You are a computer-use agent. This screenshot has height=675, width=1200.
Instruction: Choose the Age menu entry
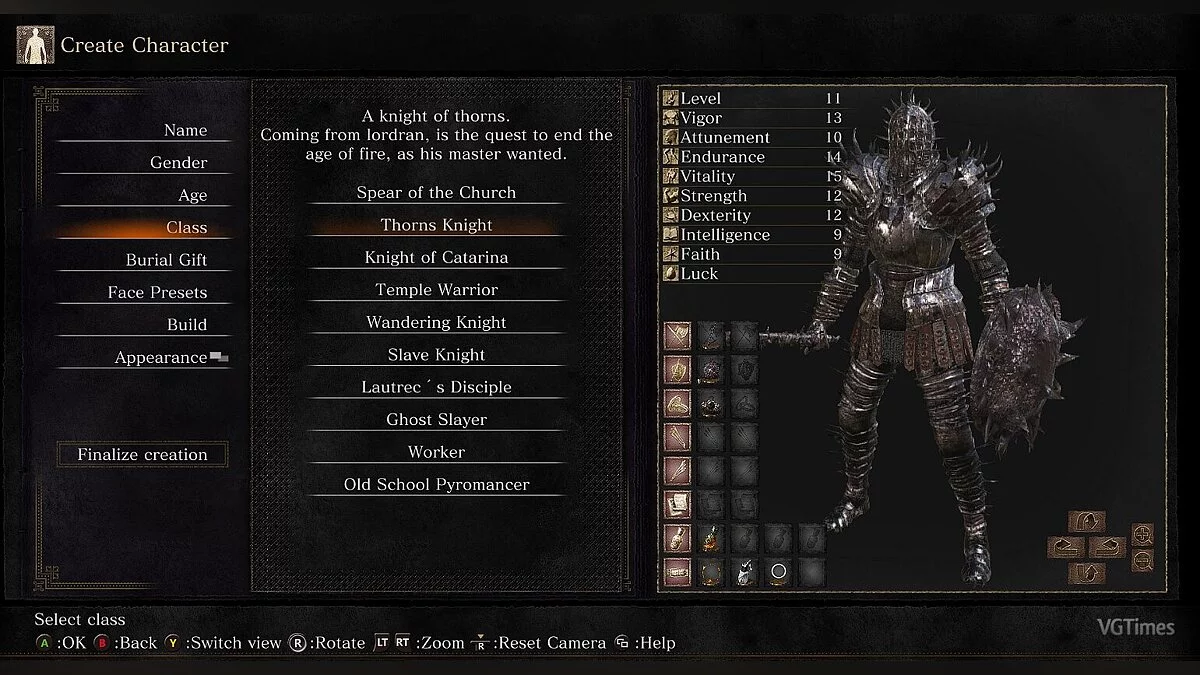coord(192,195)
